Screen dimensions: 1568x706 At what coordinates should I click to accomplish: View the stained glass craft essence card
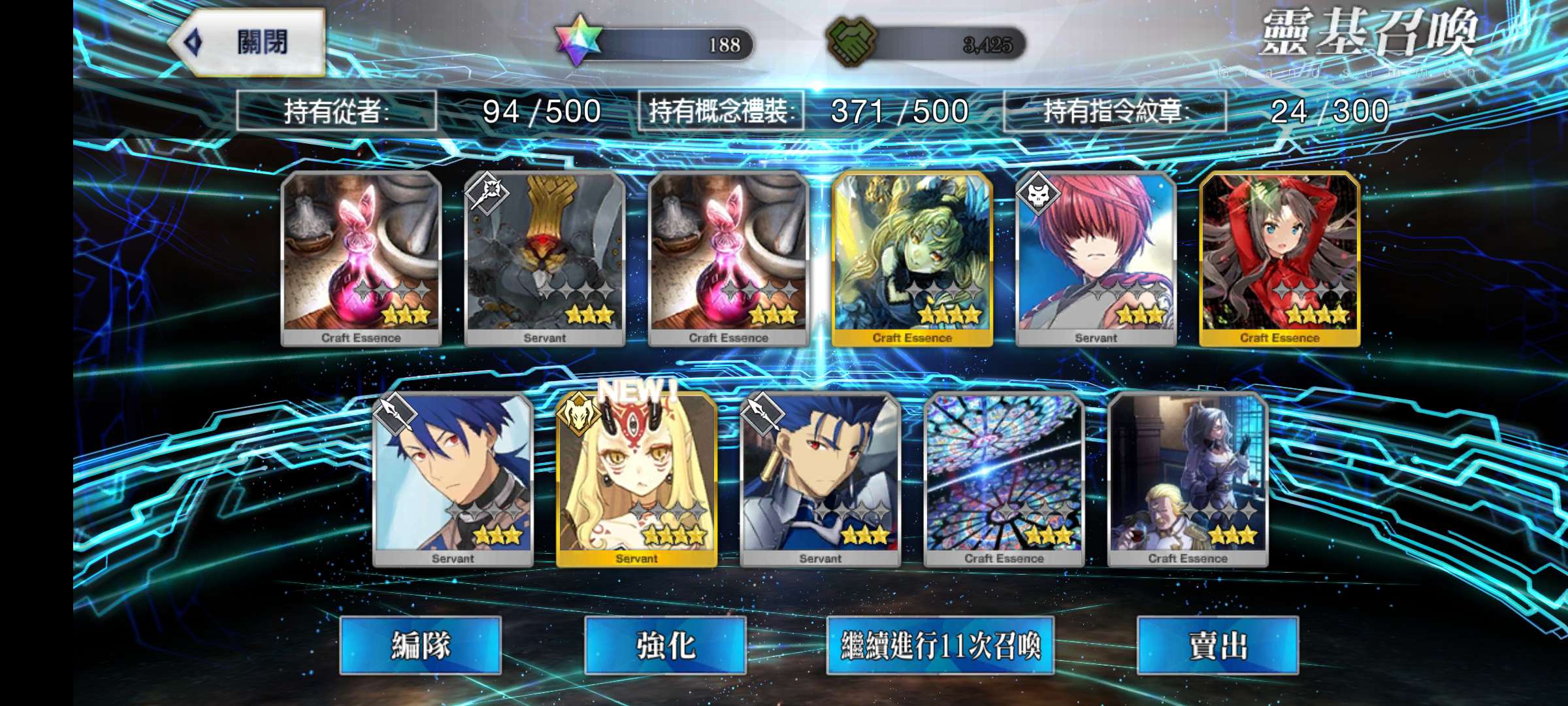pos(1004,479)
